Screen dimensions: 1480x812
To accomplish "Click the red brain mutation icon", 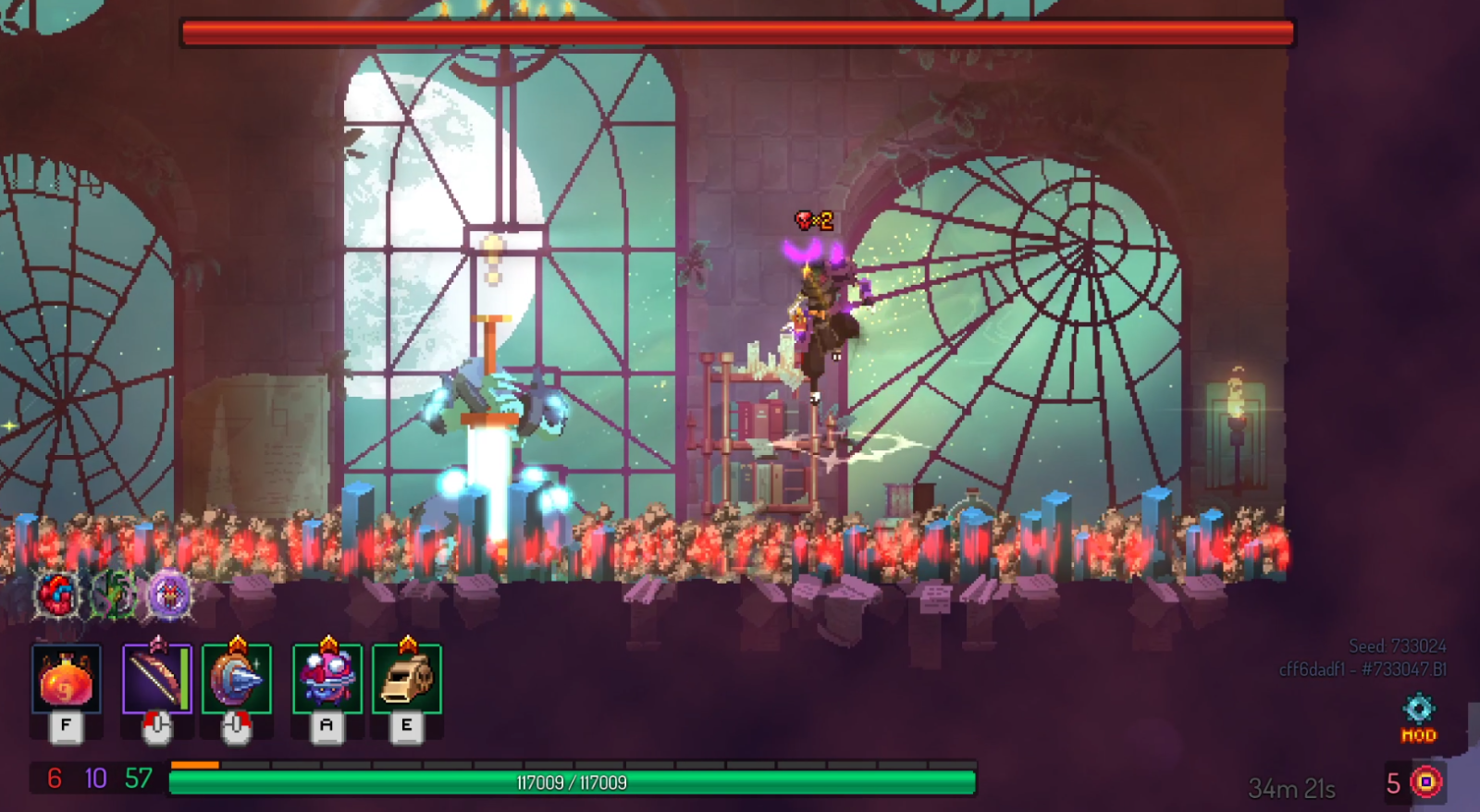I will [55, 595].
